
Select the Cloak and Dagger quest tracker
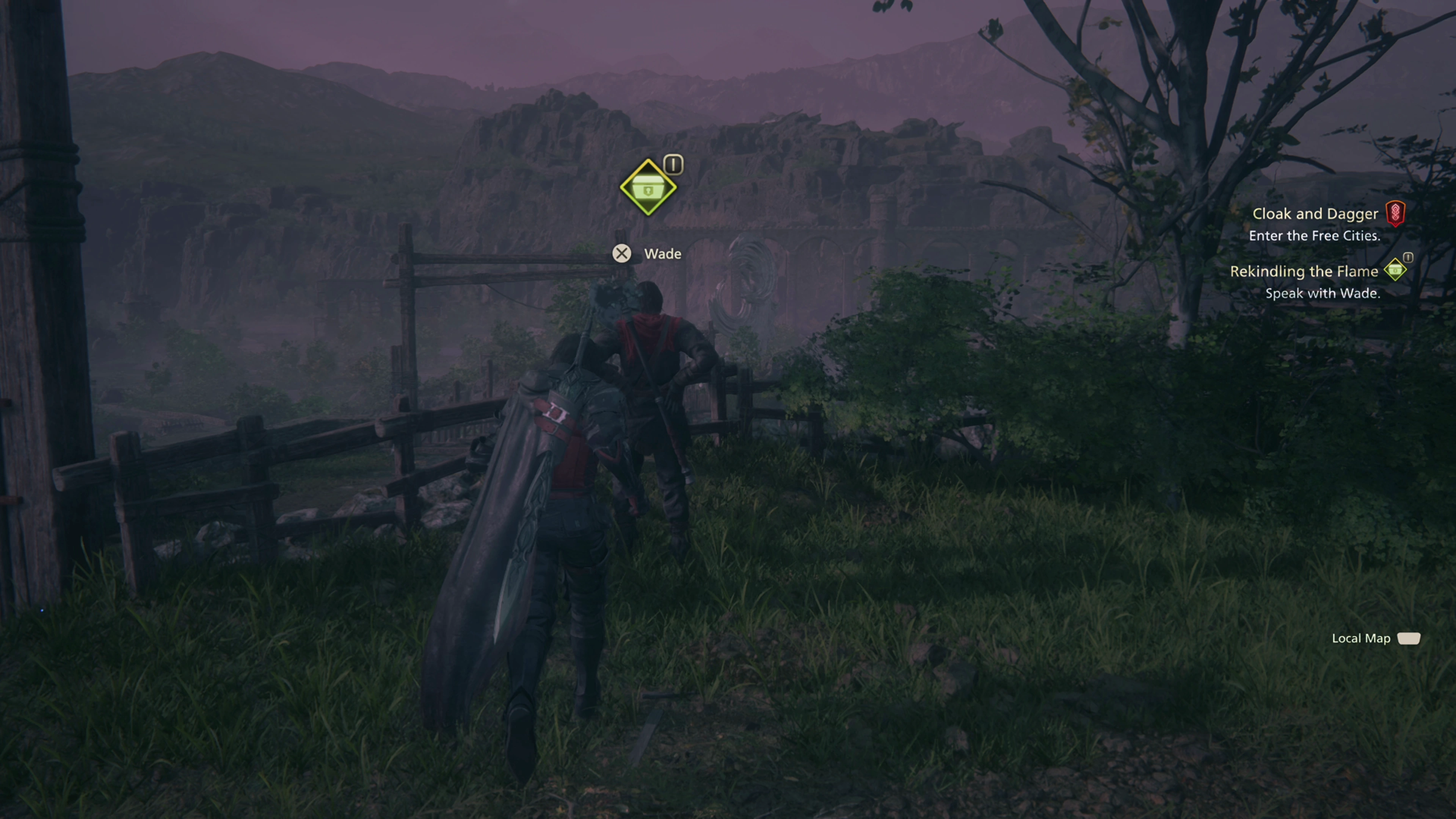[x=1315, y=213]
